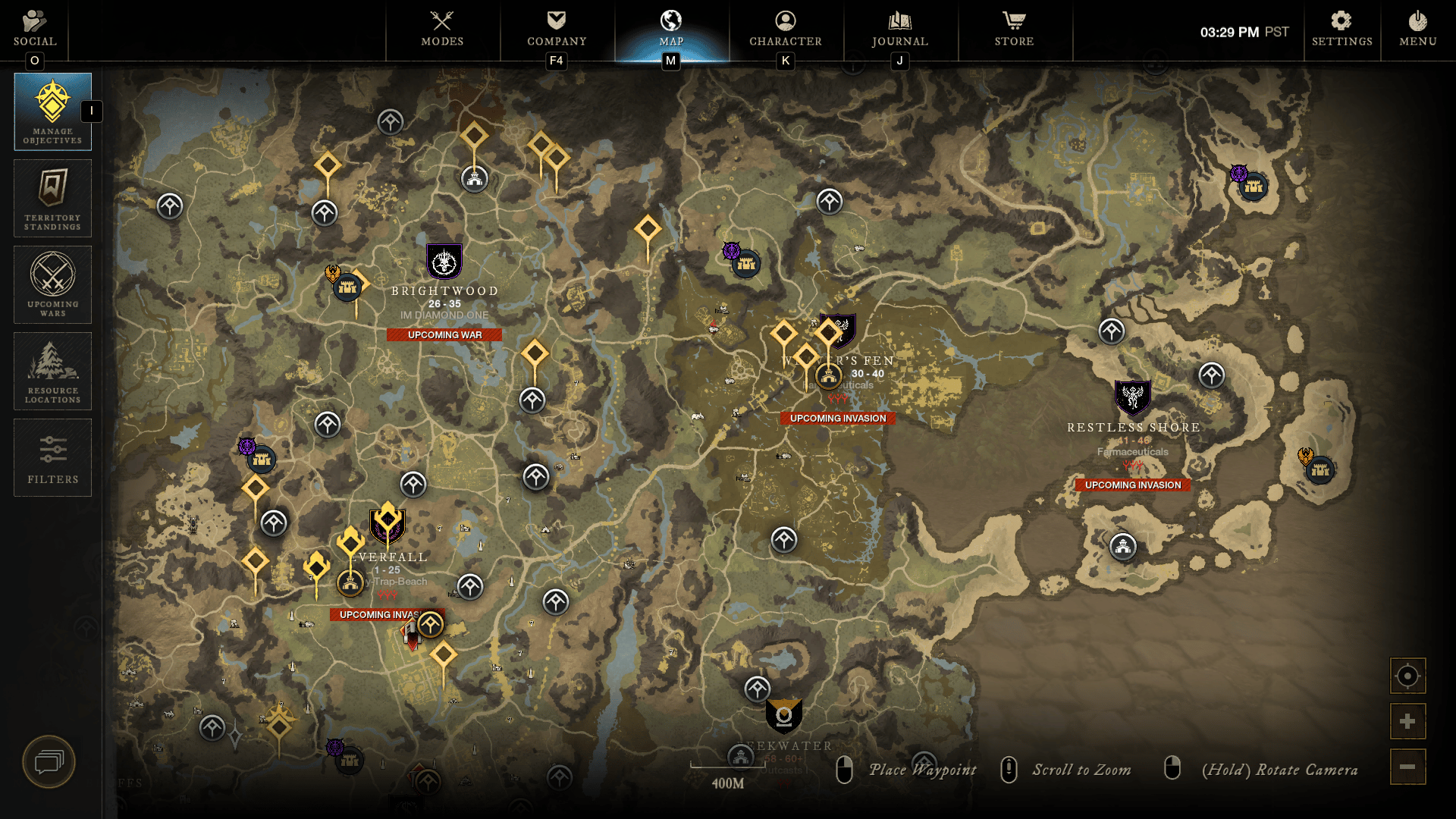1456x819 pixels.
Task: Open the chat window icon
Action: pos(49,761)
